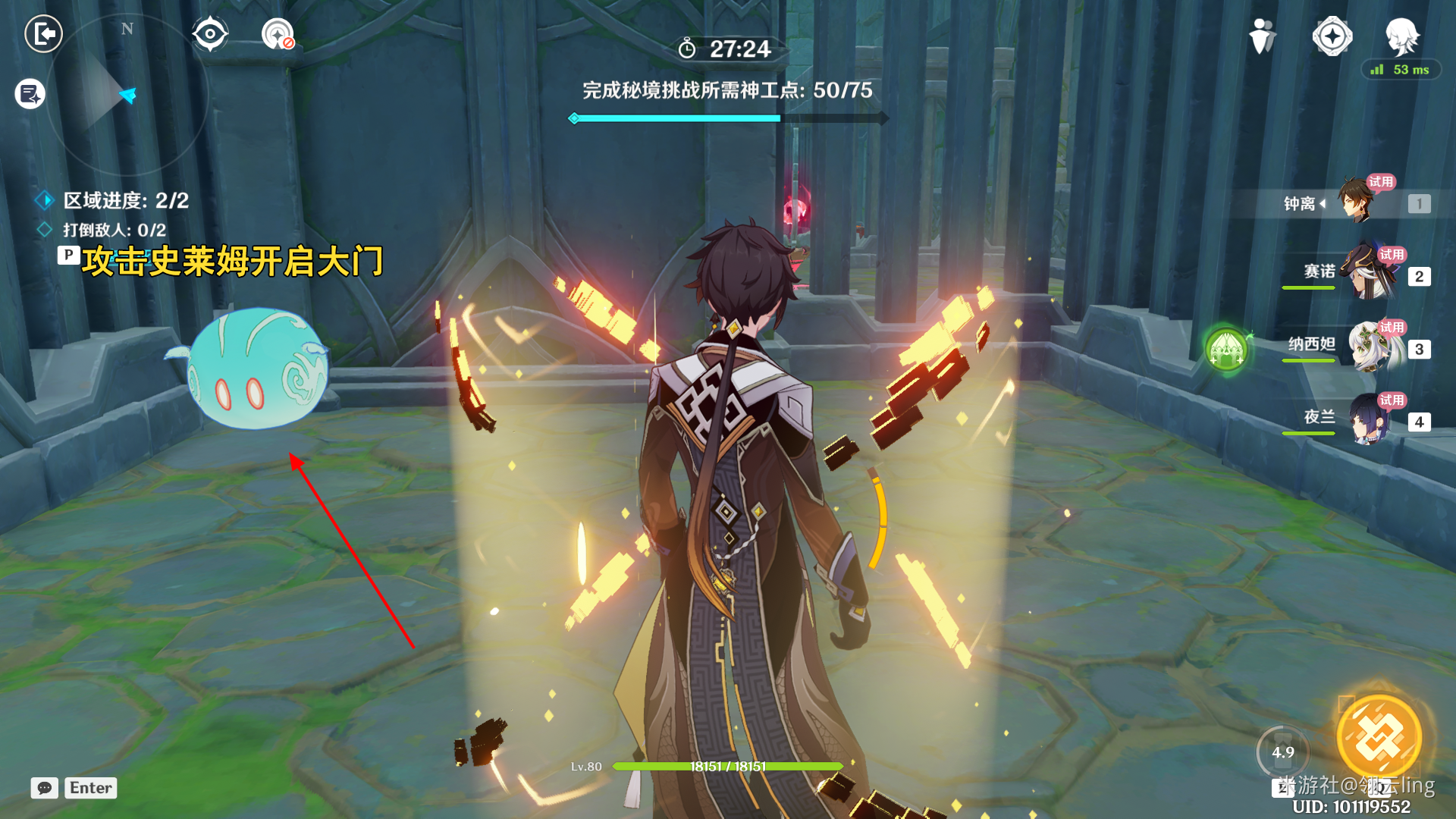Open the co-op mode figure icon
The width and height of the screenshot is (1456, 819).
(x=1262, y=36)
